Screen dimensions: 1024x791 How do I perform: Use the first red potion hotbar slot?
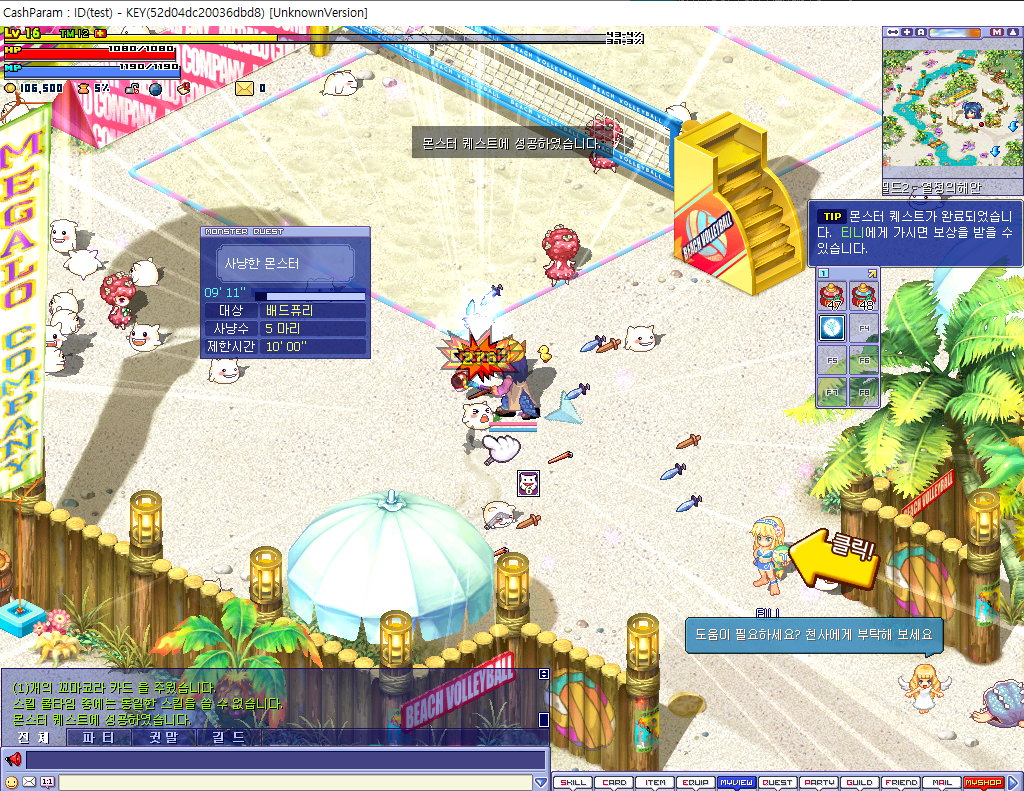832,296
